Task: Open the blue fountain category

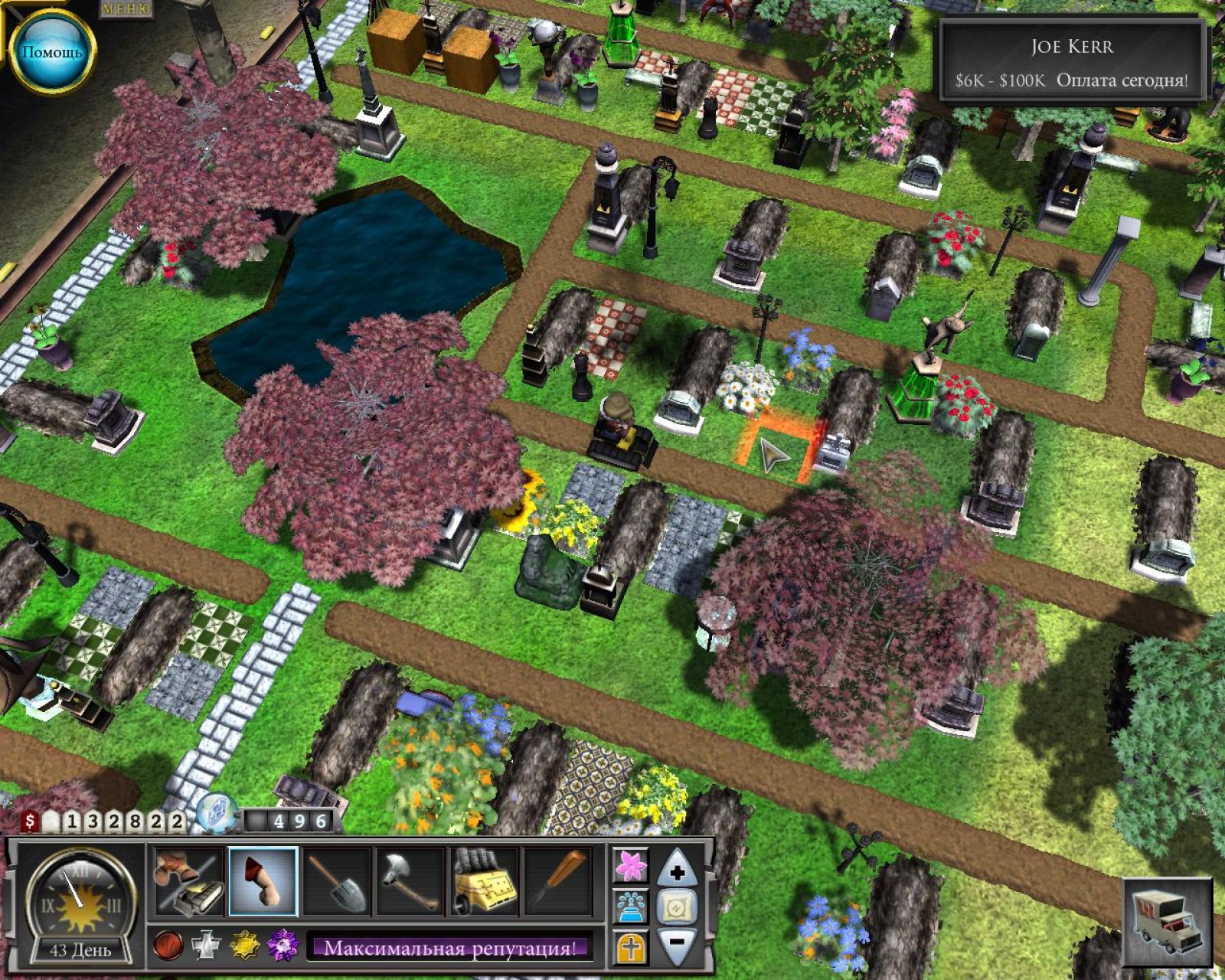Action: (631, 907)
